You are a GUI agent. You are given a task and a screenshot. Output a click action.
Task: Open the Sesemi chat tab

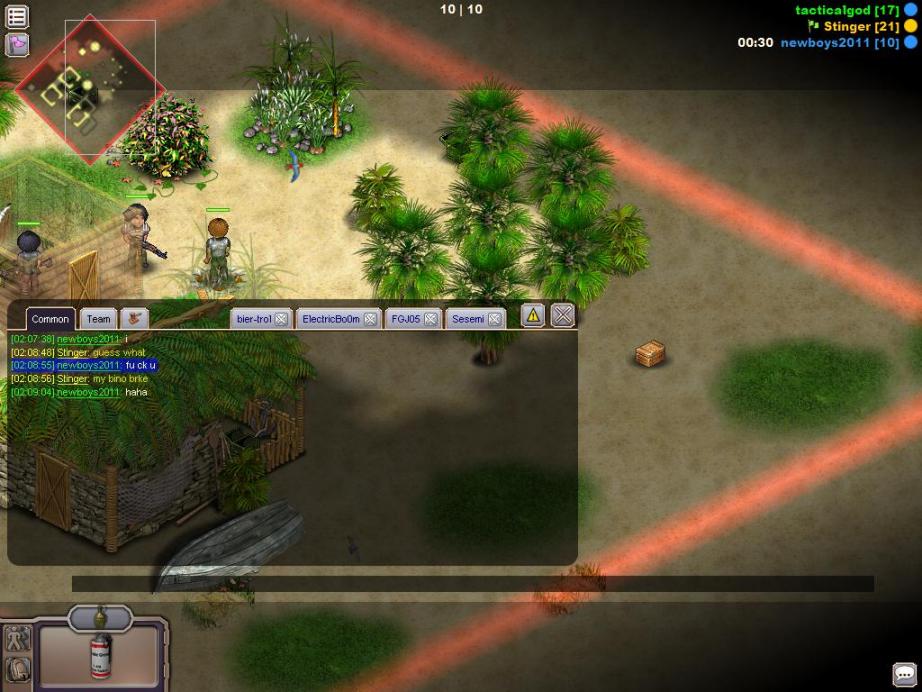point(467,319)
